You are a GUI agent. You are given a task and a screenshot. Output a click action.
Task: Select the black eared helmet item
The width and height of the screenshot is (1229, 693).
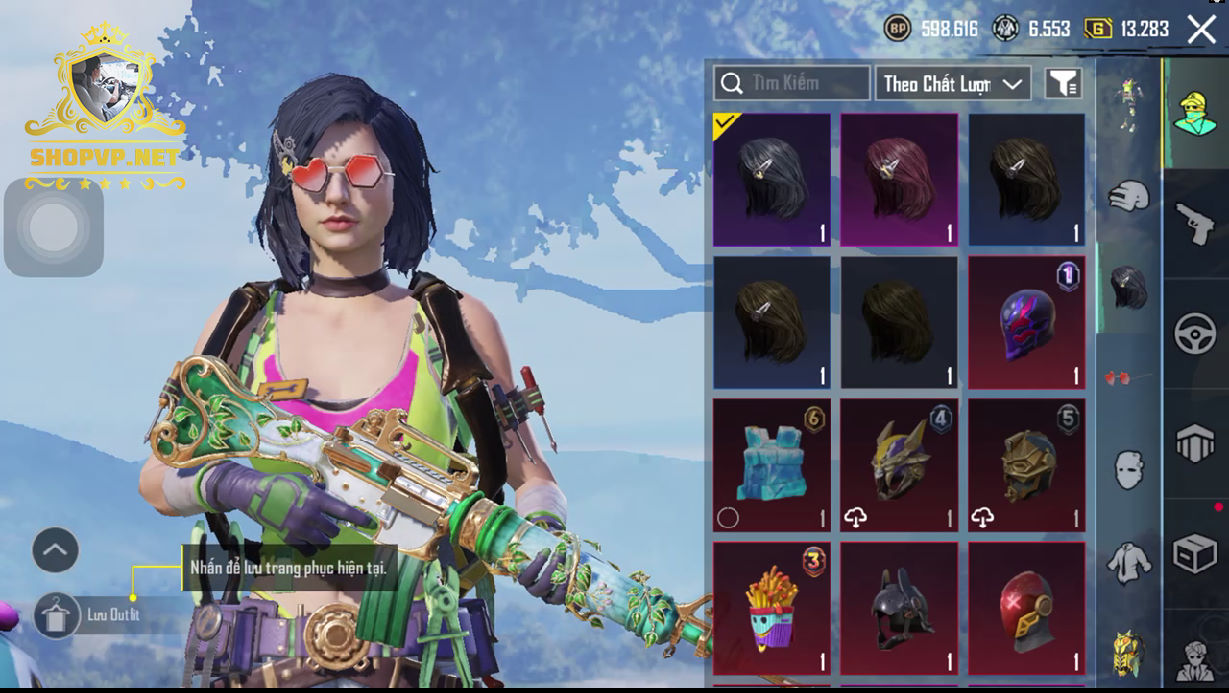click(x=899, y=608)
